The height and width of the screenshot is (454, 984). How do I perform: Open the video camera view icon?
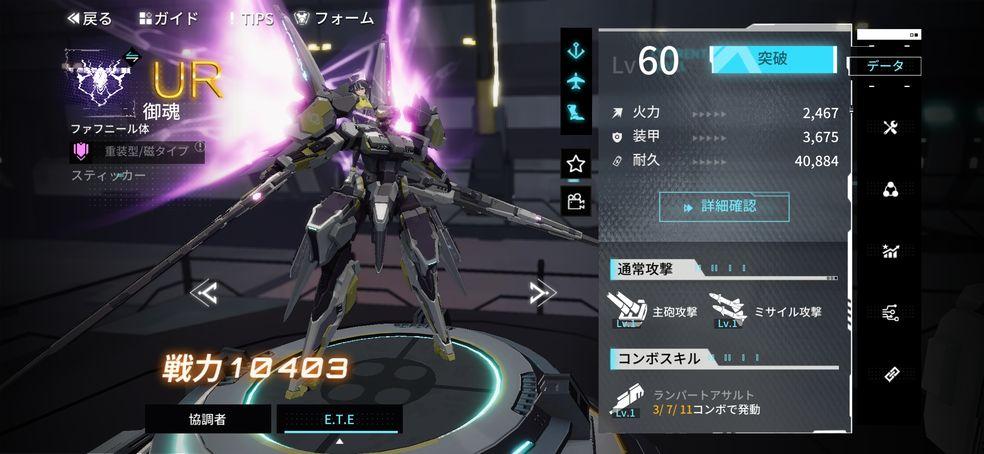(x=576, y=201)
